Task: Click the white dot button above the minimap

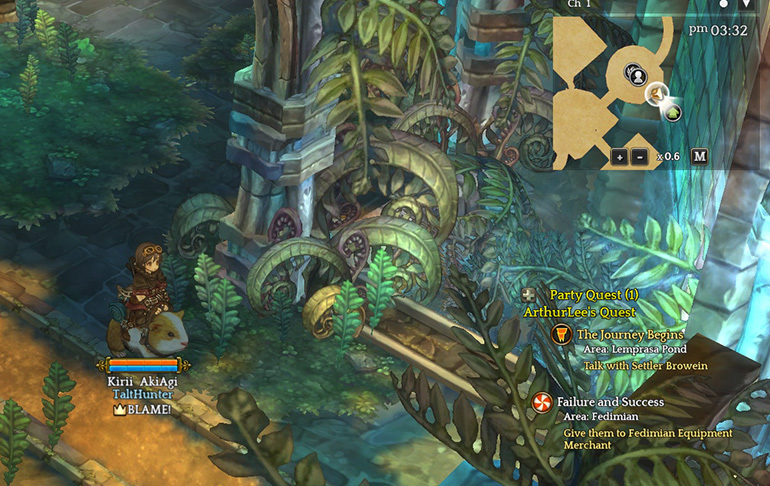Action: 723,4
